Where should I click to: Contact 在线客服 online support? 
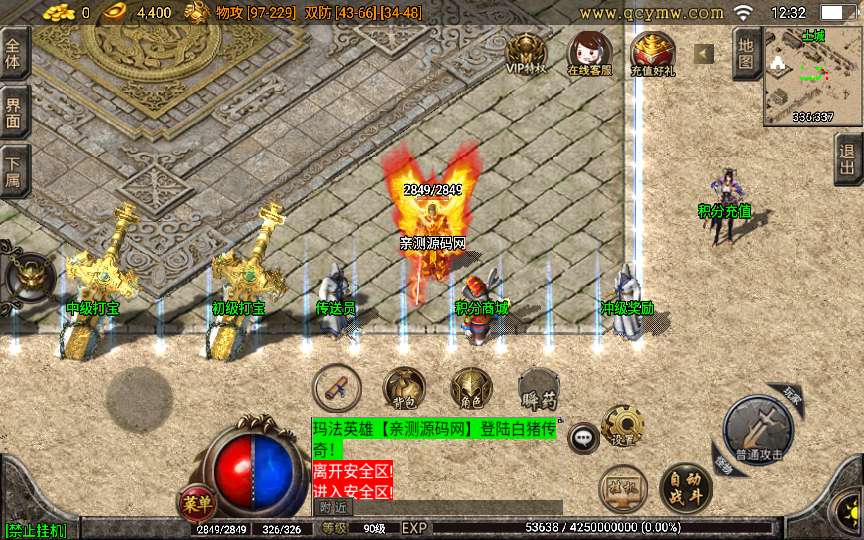[x=589, y=52]
